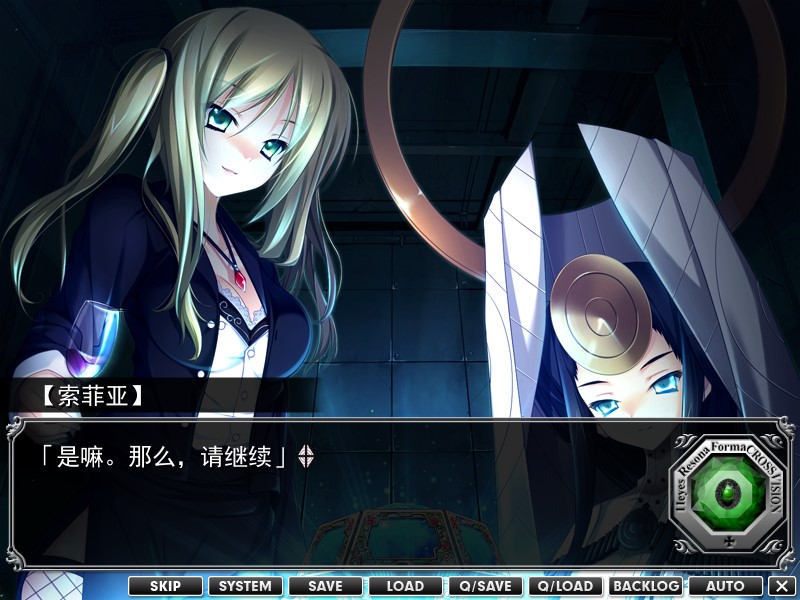
Task: Close the dialogue window with X
Action: (782, 586)
